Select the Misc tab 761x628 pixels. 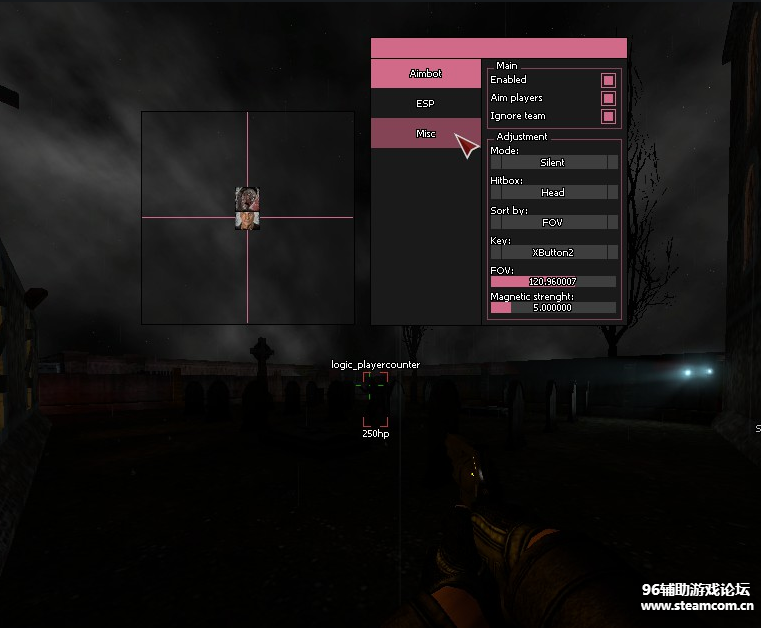(x=425, y=133)
